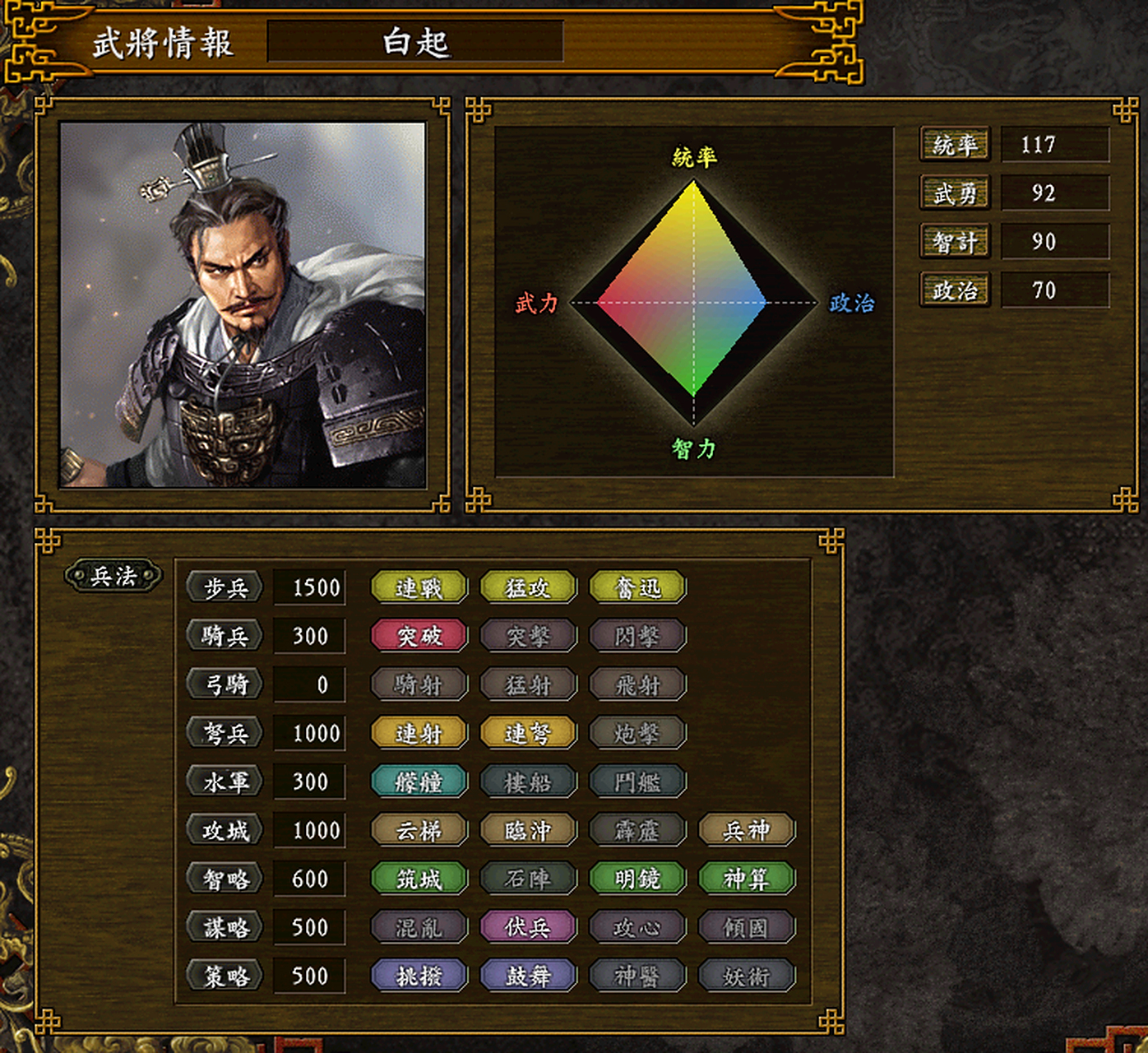Screen dimensions: 1148x1053
Task: Choose the 云梯 siege tactic
Action: coord(419,830)
